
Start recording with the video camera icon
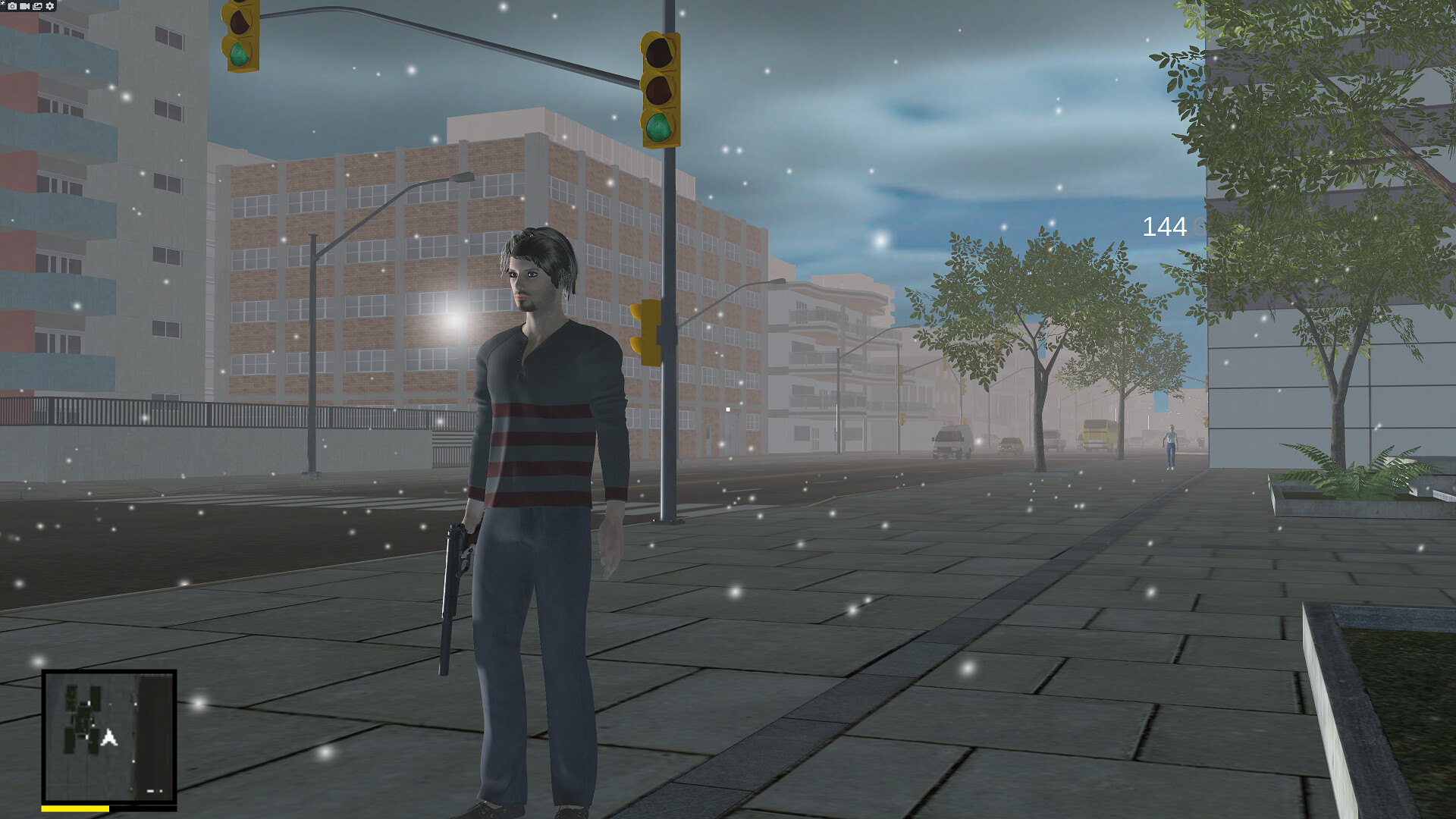pos(24,5)
